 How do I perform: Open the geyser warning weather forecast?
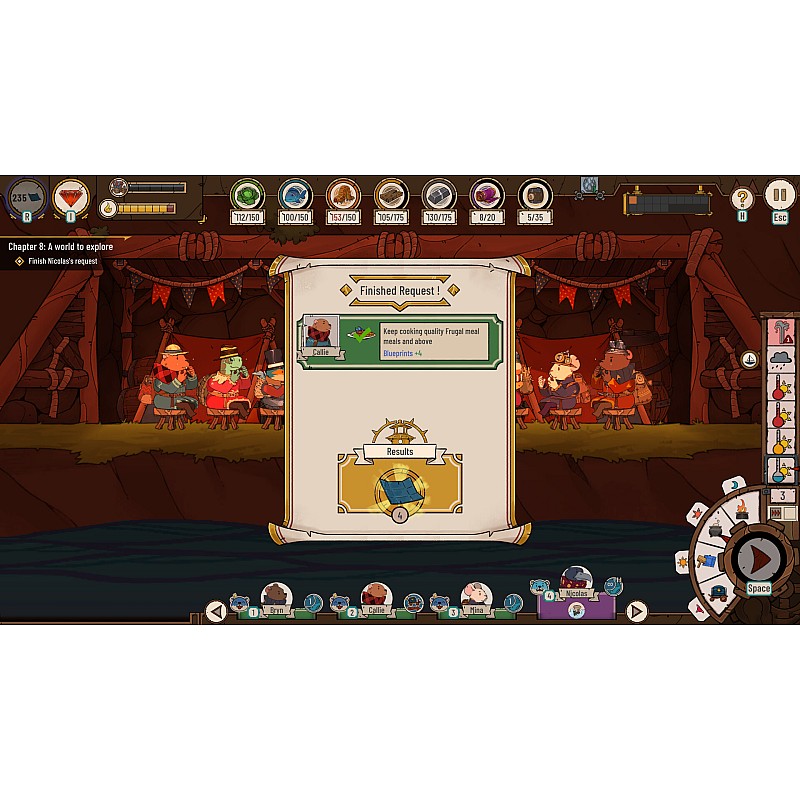point(780,330)
